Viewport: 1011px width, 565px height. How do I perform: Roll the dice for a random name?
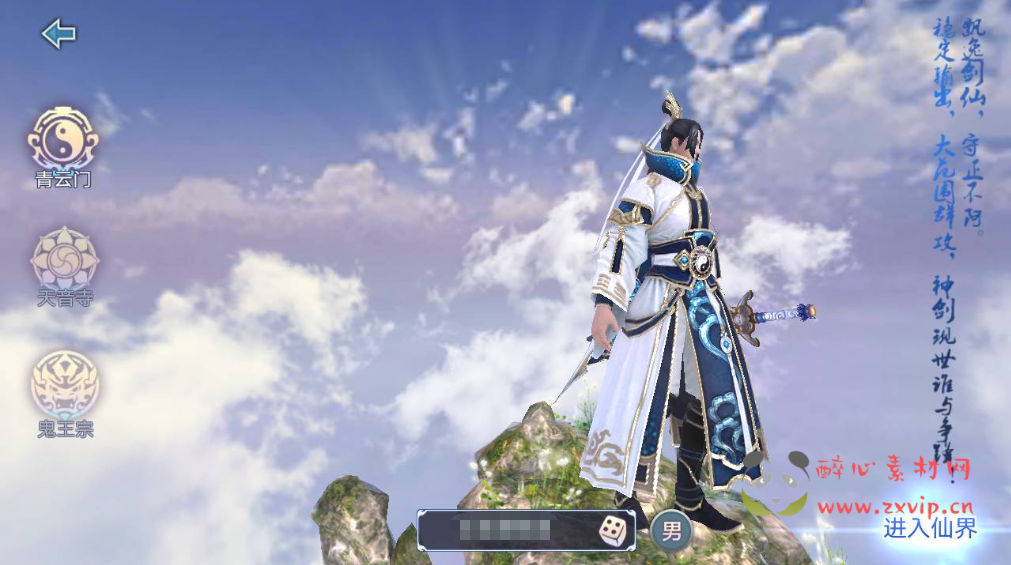click(x=613, y=531)
